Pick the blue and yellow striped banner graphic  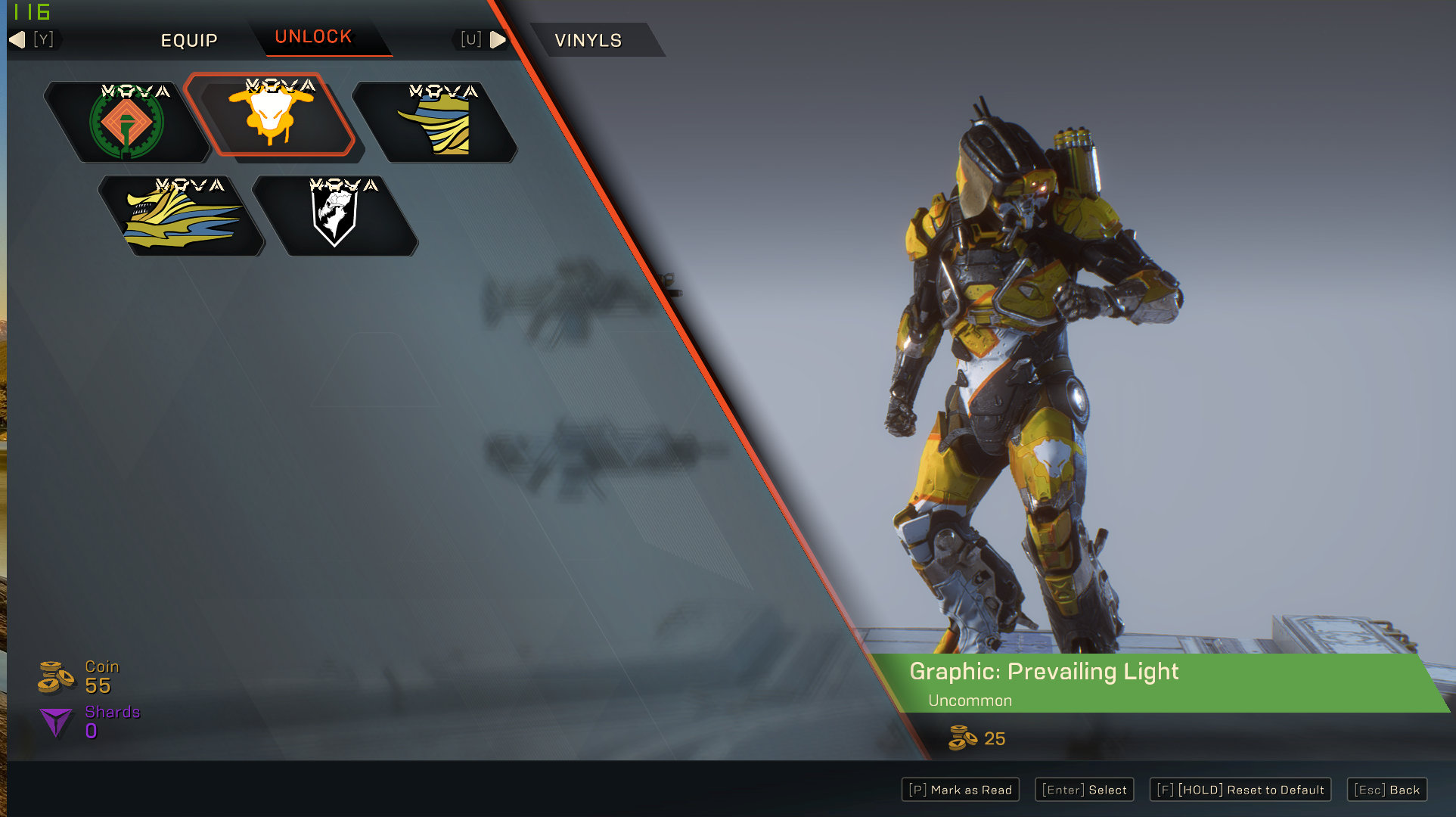(436, 123)
